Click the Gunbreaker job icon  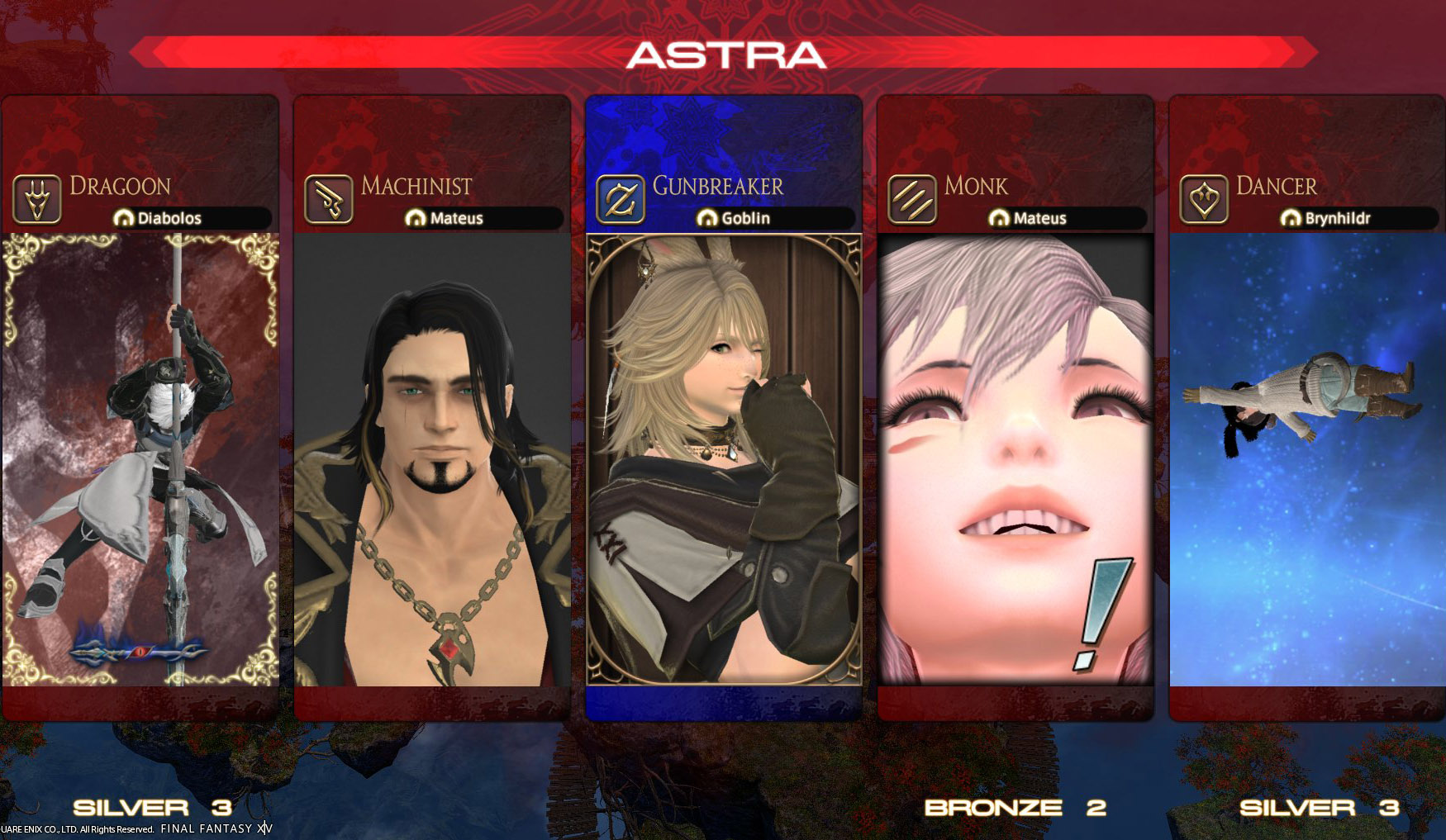[x=621, y=200]
